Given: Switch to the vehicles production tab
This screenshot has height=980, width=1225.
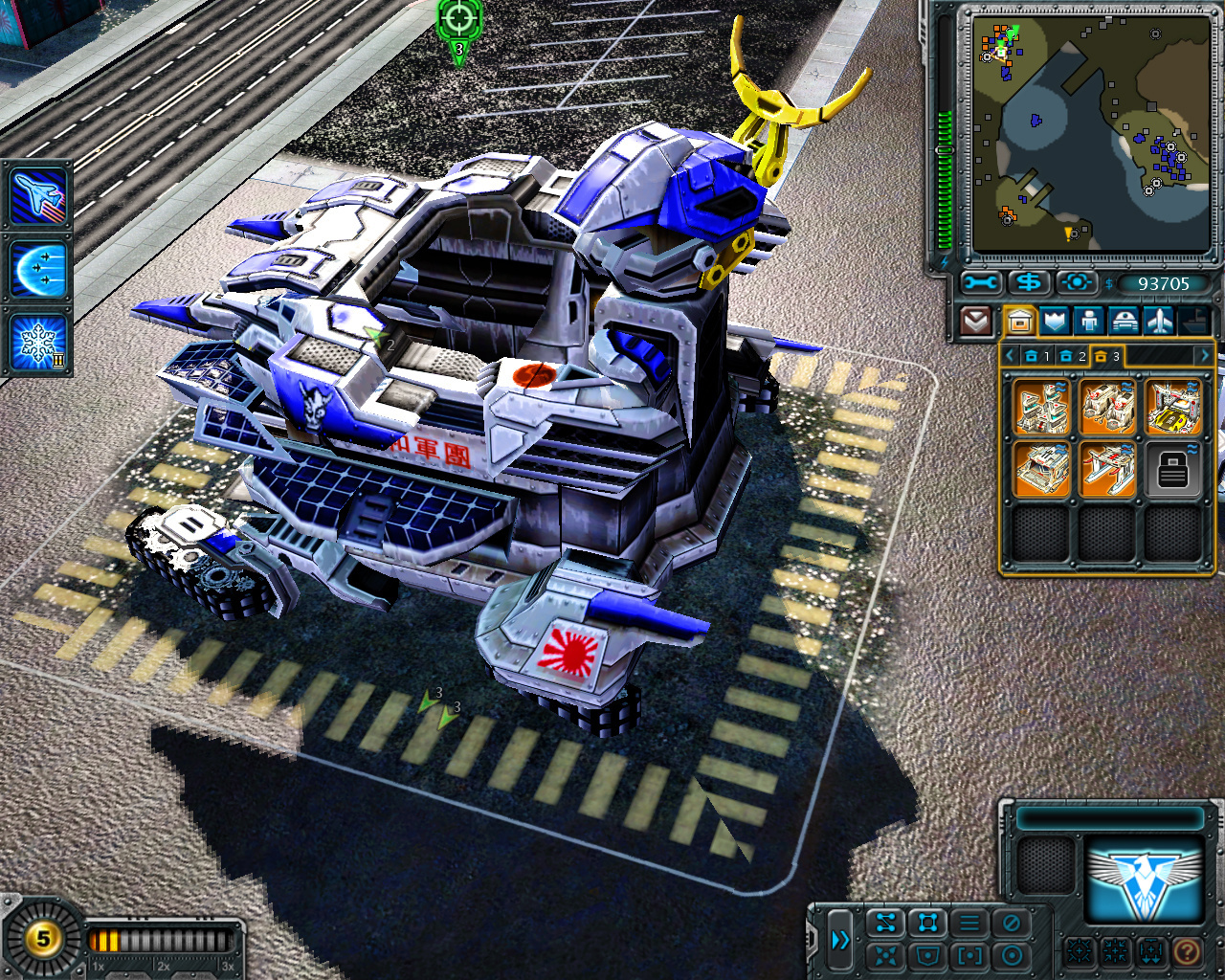Looking at the screenshot, I should [x=1124, y=321].
